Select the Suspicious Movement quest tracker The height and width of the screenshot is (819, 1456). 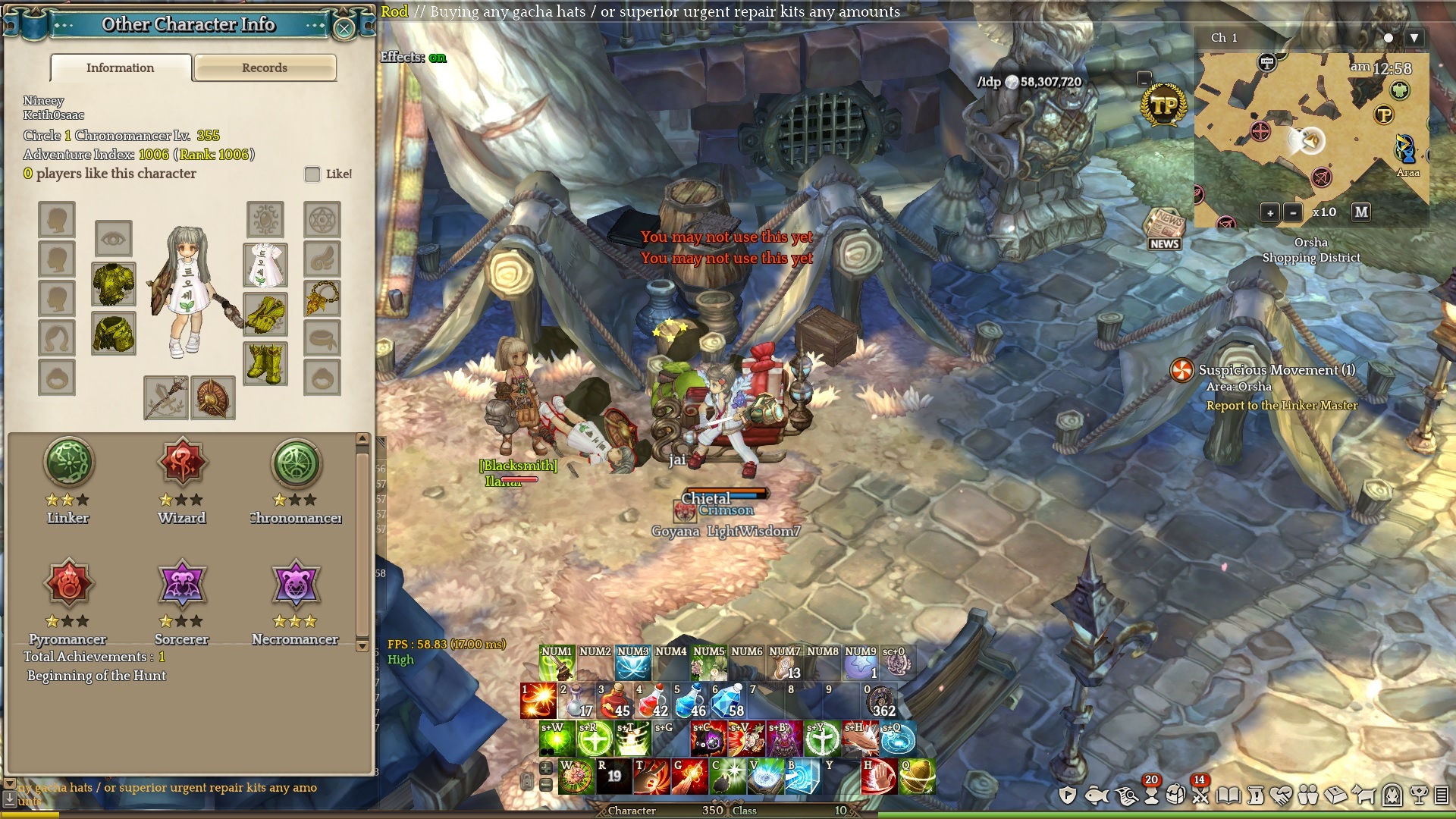[x=1276, y=370]
